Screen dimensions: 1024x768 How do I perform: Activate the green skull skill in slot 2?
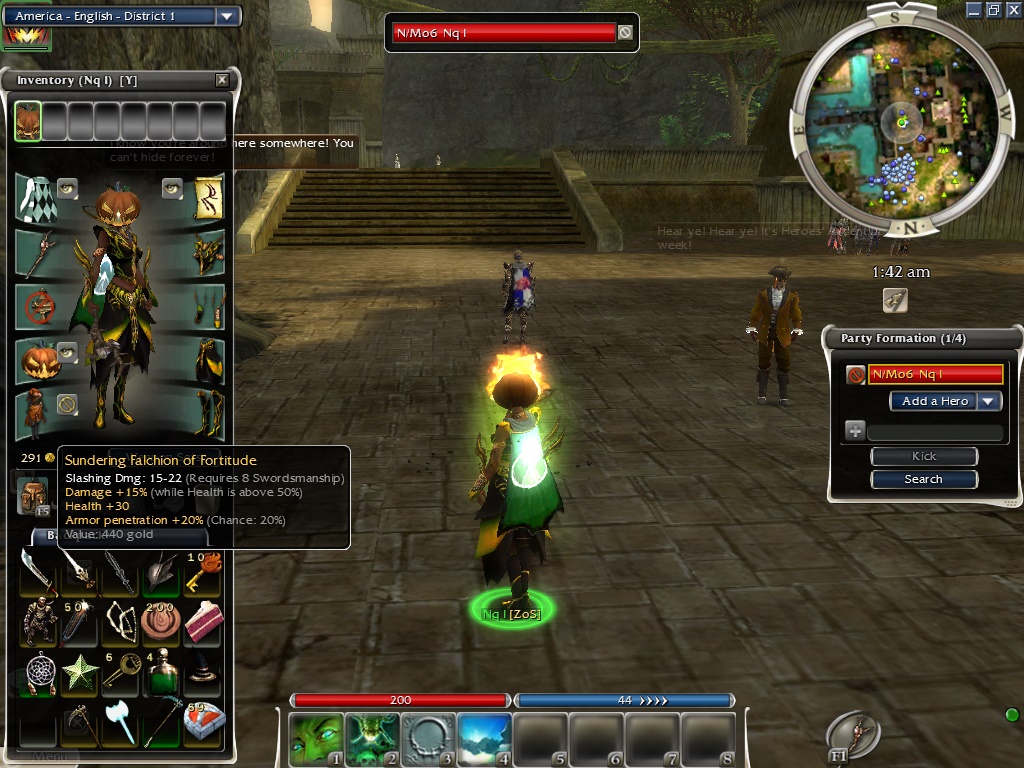[371, 738]
